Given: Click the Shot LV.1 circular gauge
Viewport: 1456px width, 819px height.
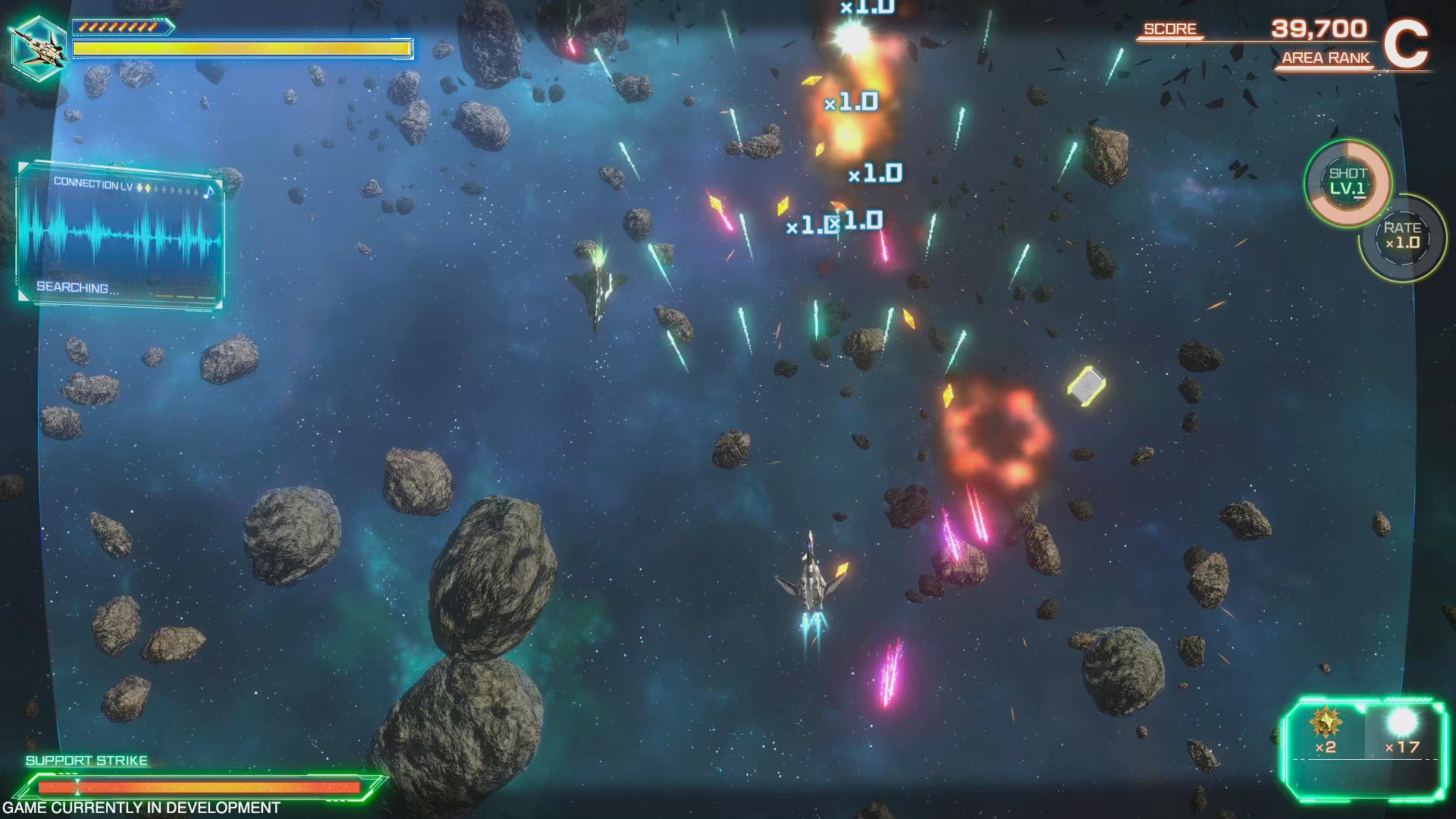Looking at the screenshot, I should (x=1348, y=182).
